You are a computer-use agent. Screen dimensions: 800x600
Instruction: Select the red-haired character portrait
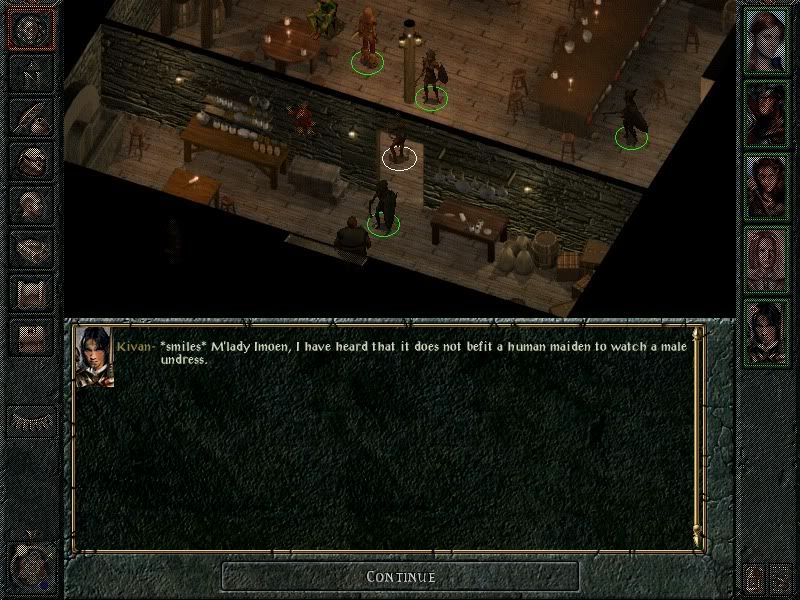point(768,40)
